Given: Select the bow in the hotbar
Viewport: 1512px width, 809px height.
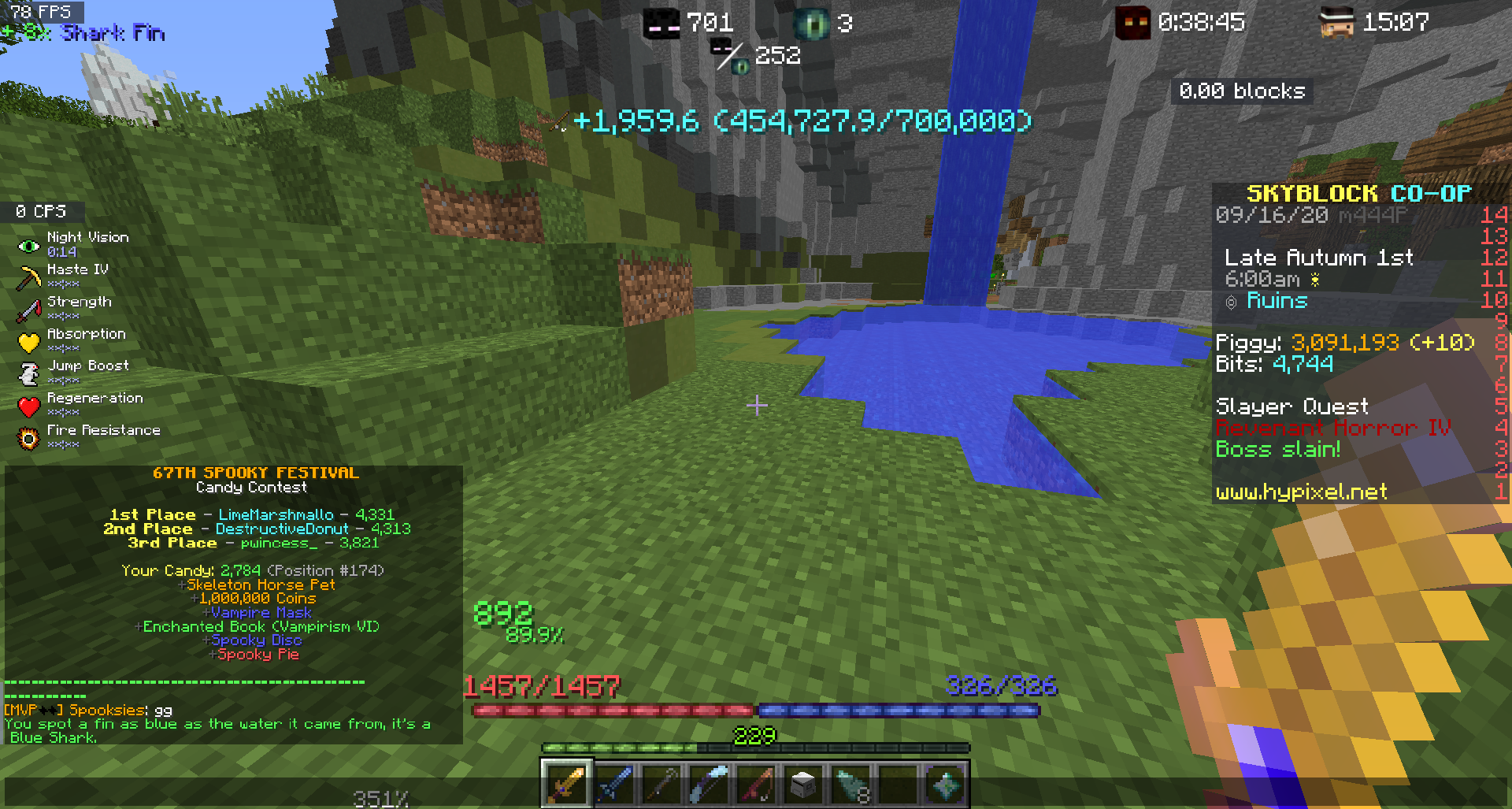Looking at the screenshot, I should pyautogui.click(x=660, y=782).
